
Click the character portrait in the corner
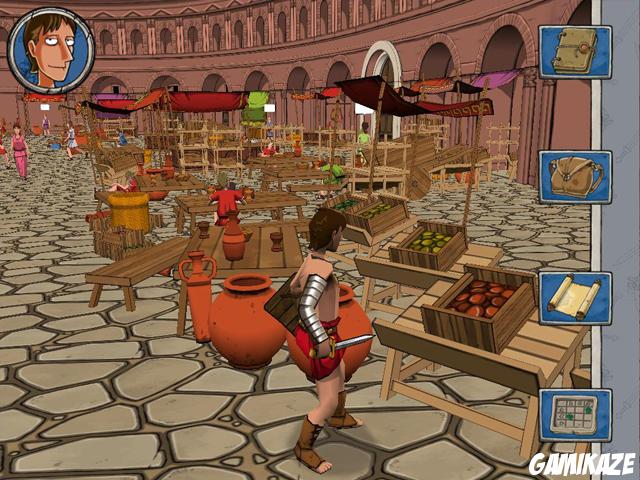click(x=50, y=50)
